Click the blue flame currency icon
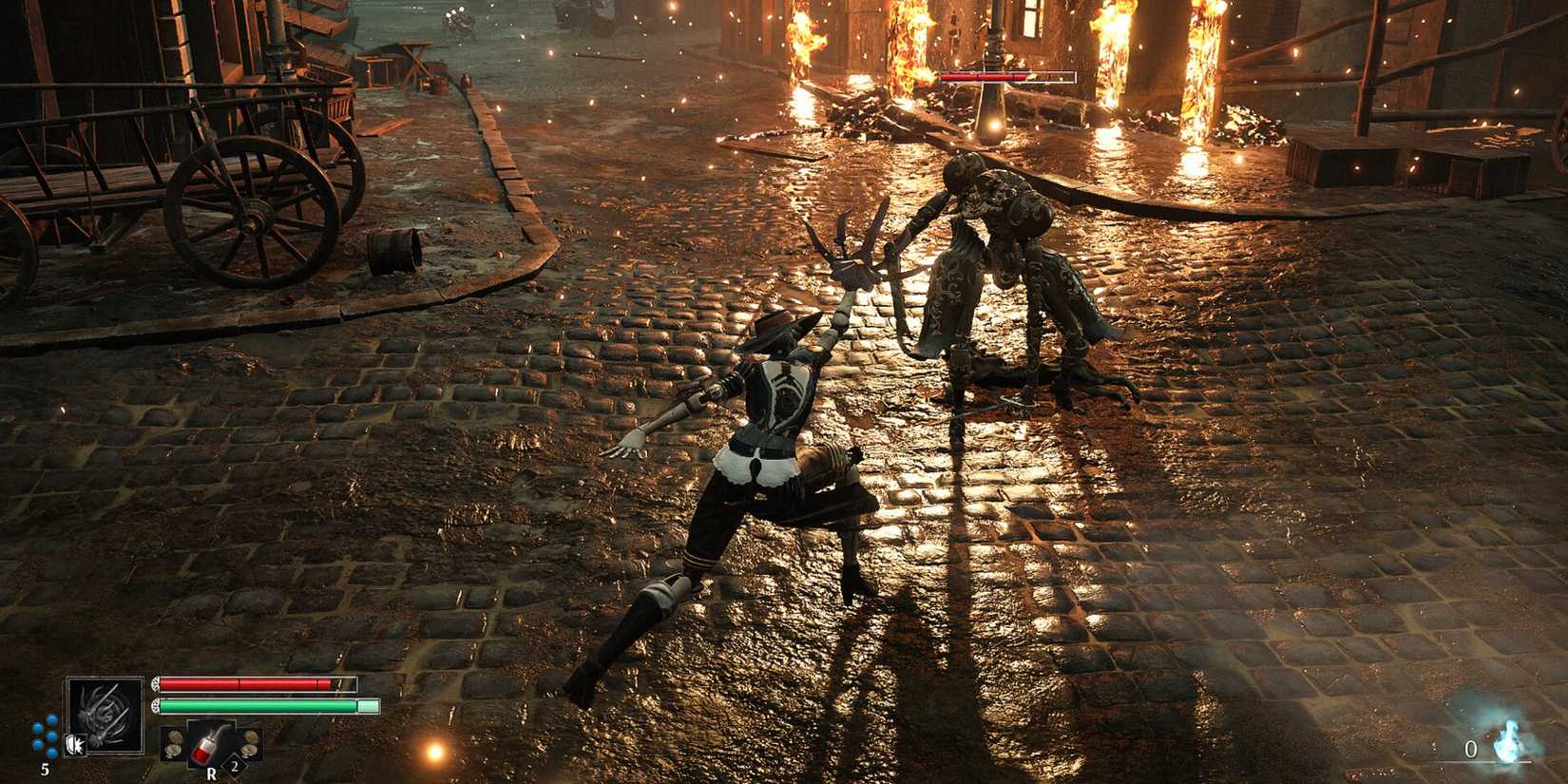 point(1508,741)
